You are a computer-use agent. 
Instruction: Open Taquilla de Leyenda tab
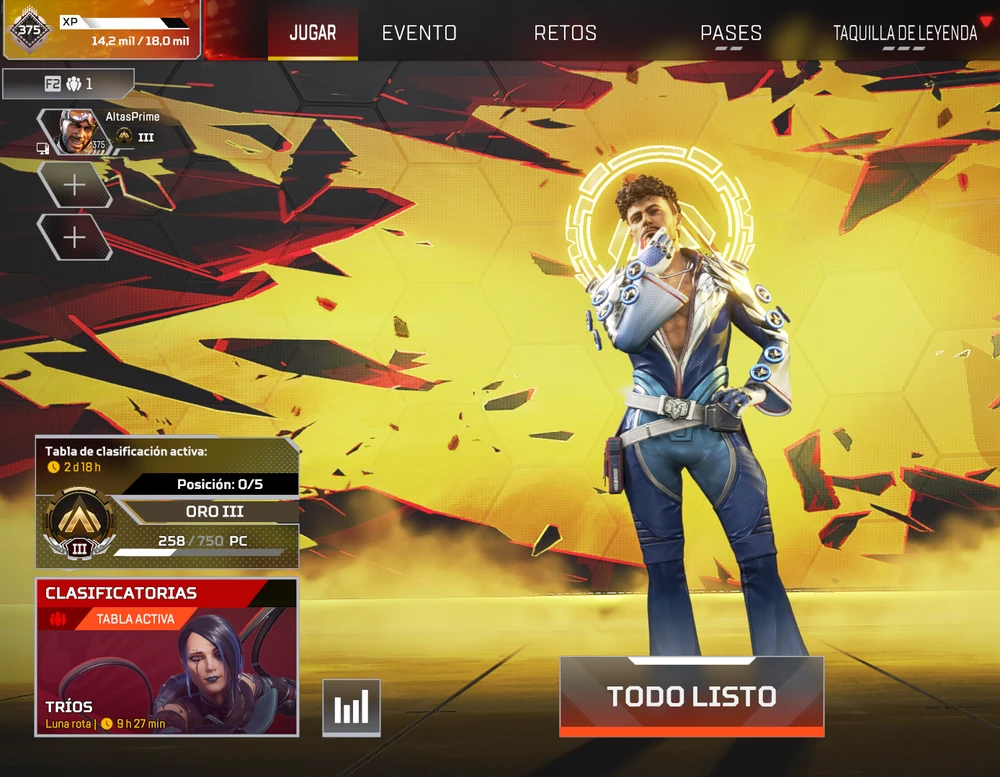point(905,33)
